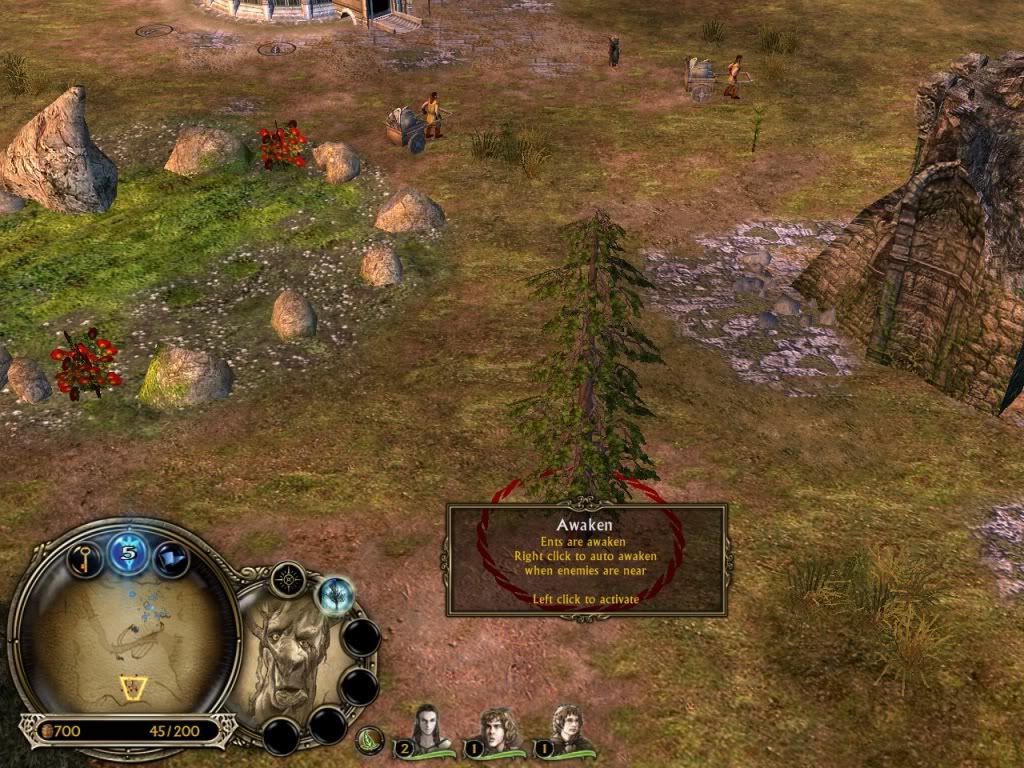Open the golden key options button
The height and width of the screenshot is (768, 1024).
point(84,558)
